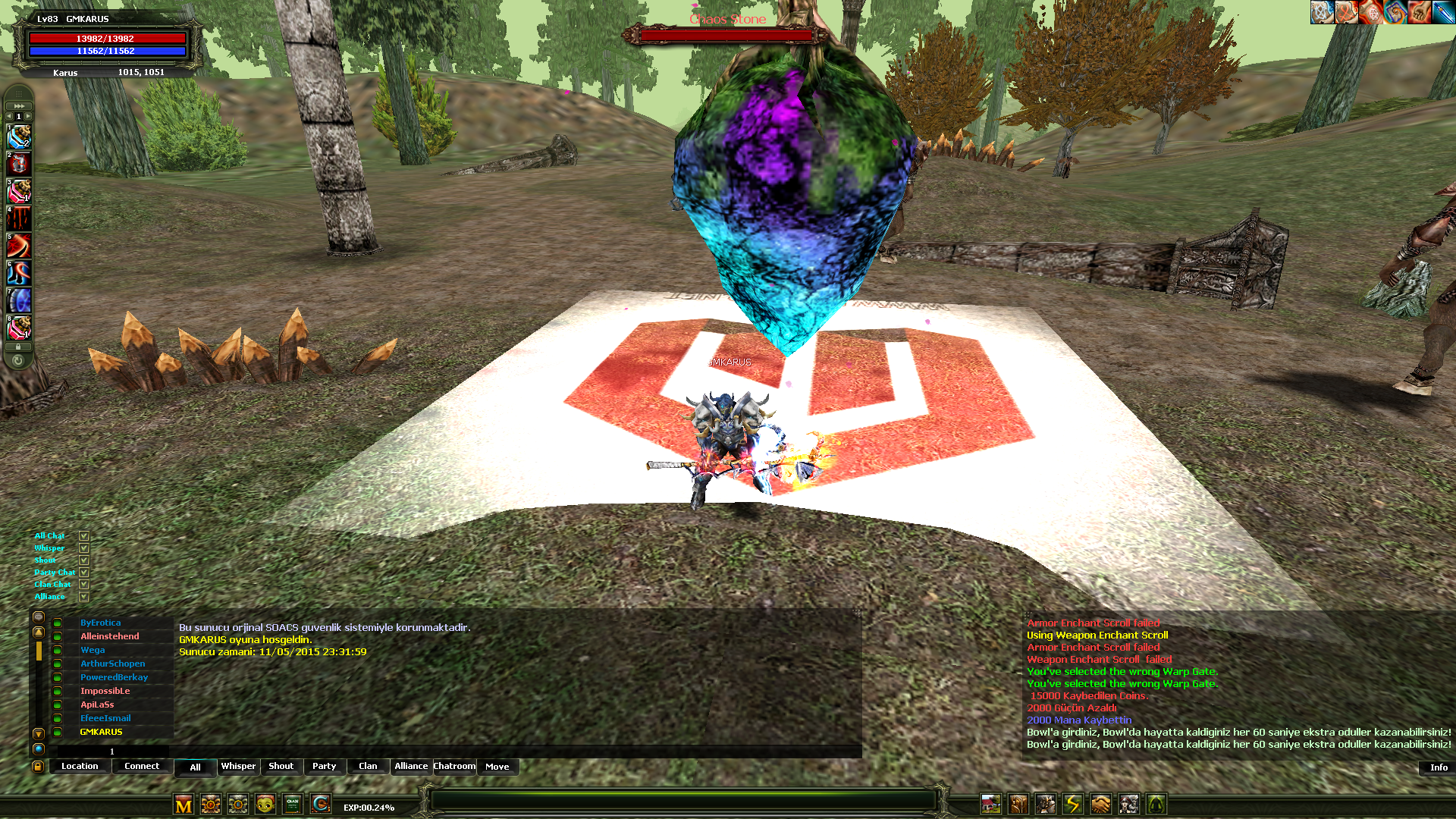Switch to the Whisper chat tab
1456x819 pixels.
click(238, 767)
